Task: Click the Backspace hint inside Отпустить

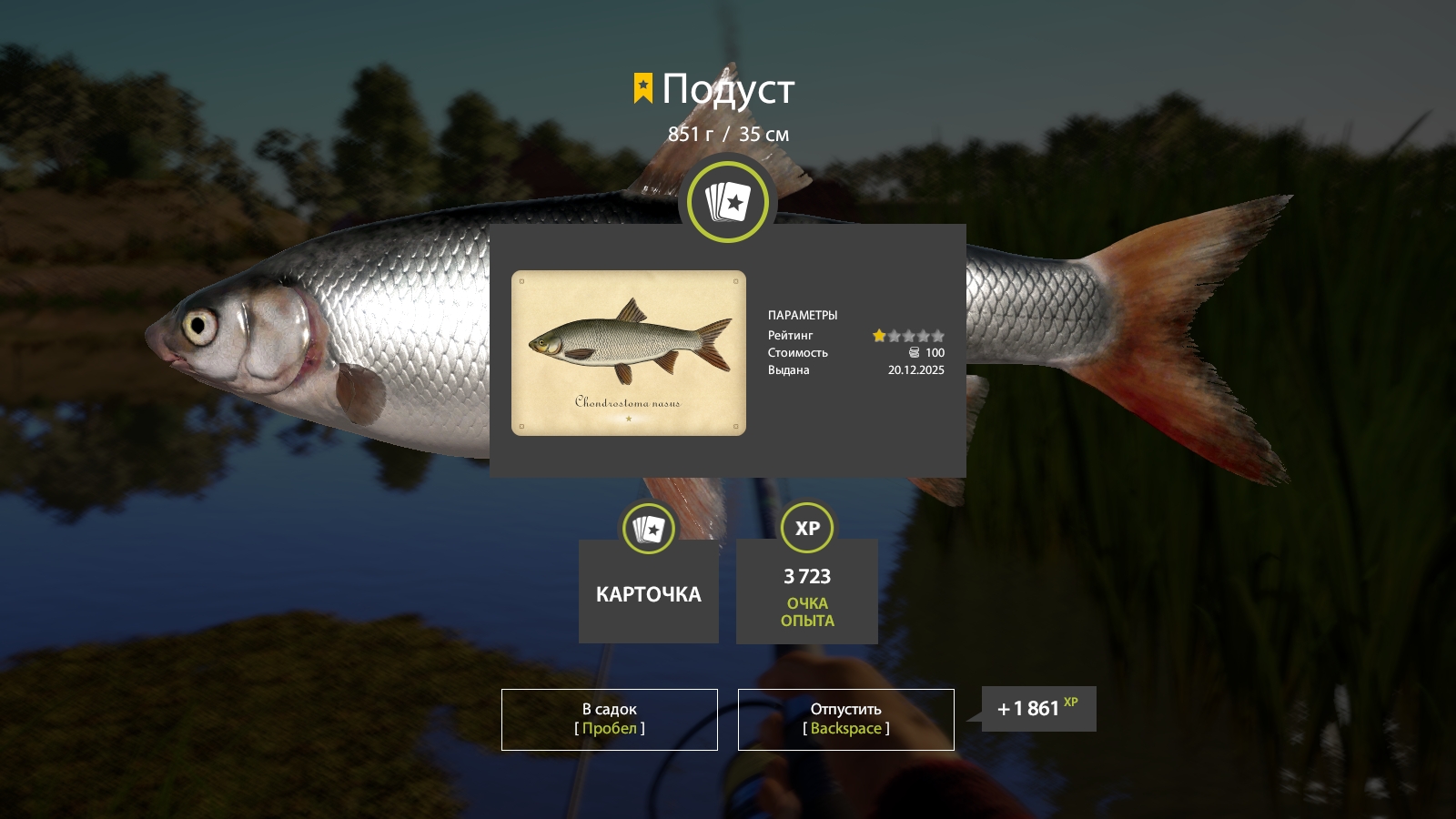Action: [844, 728]
